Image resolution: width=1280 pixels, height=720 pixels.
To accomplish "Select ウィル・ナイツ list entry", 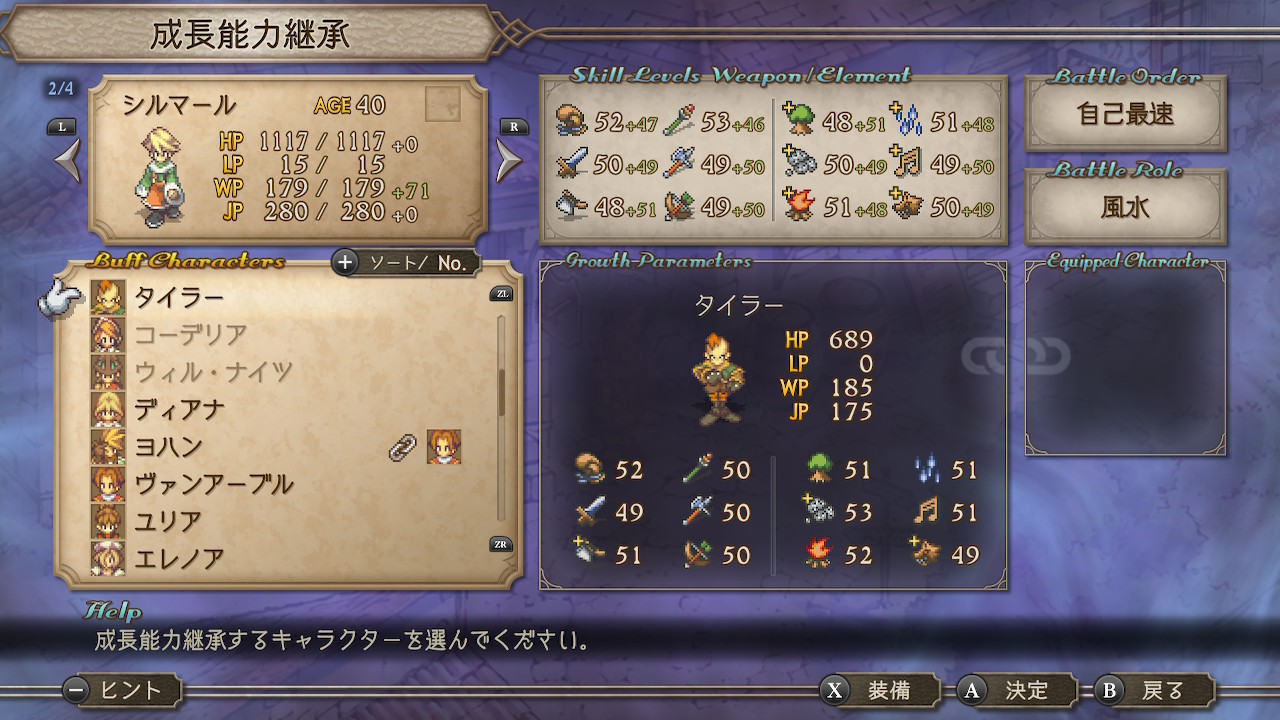I will [213, 372].
